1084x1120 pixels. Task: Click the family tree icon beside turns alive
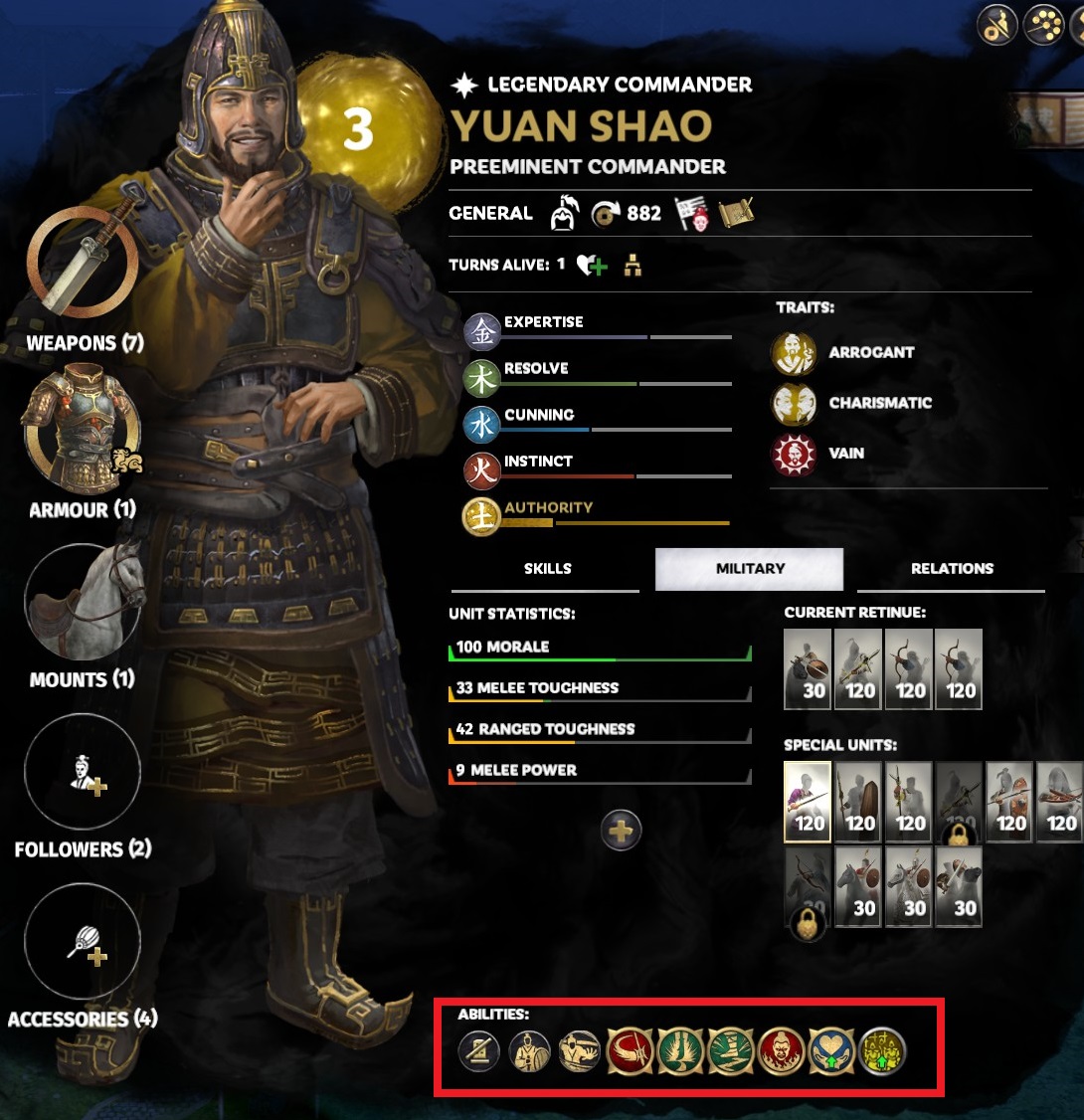[x=633, y=266]
